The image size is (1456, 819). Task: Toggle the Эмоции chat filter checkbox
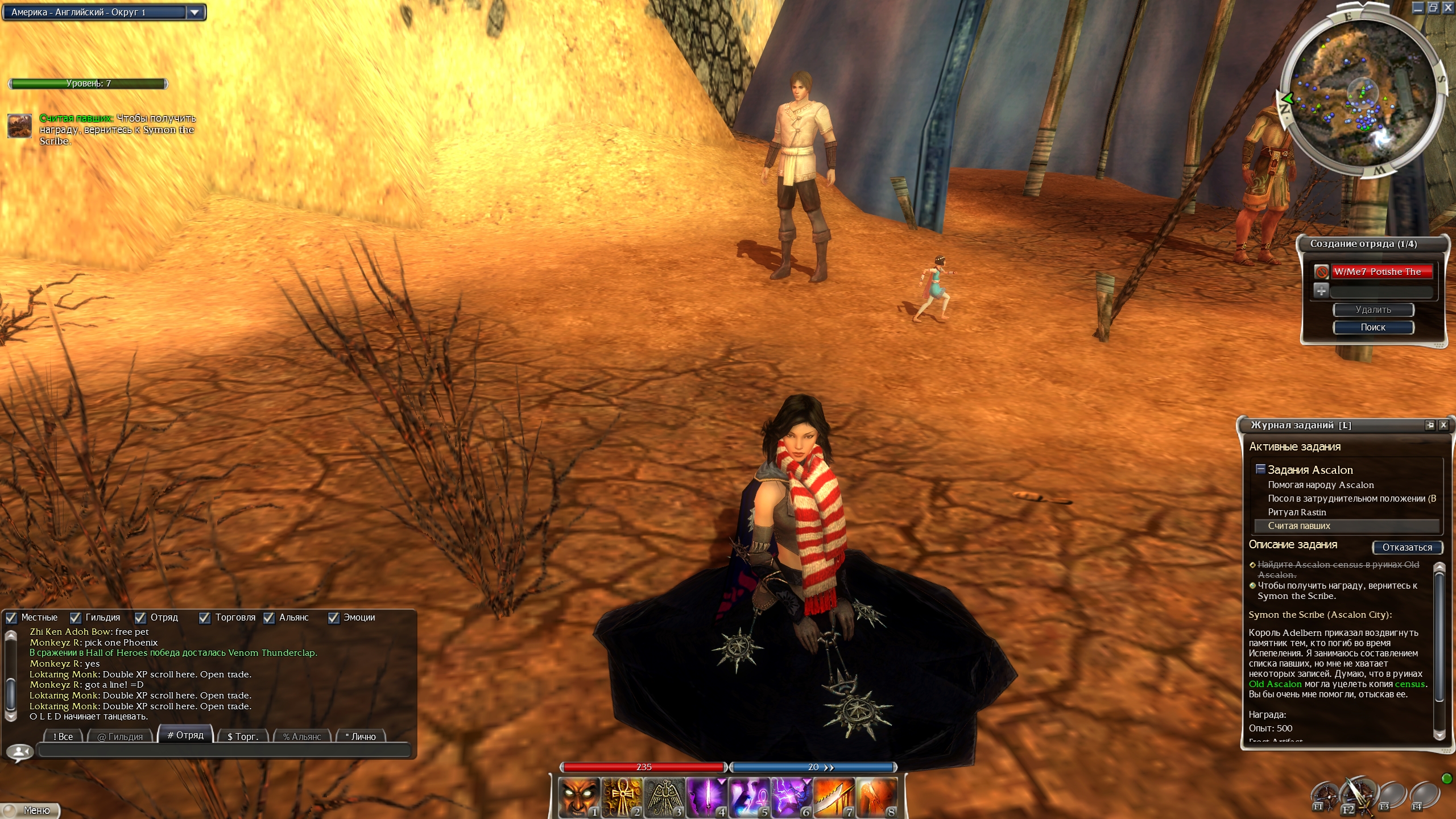pyautogui.click(x=334, y=618)
